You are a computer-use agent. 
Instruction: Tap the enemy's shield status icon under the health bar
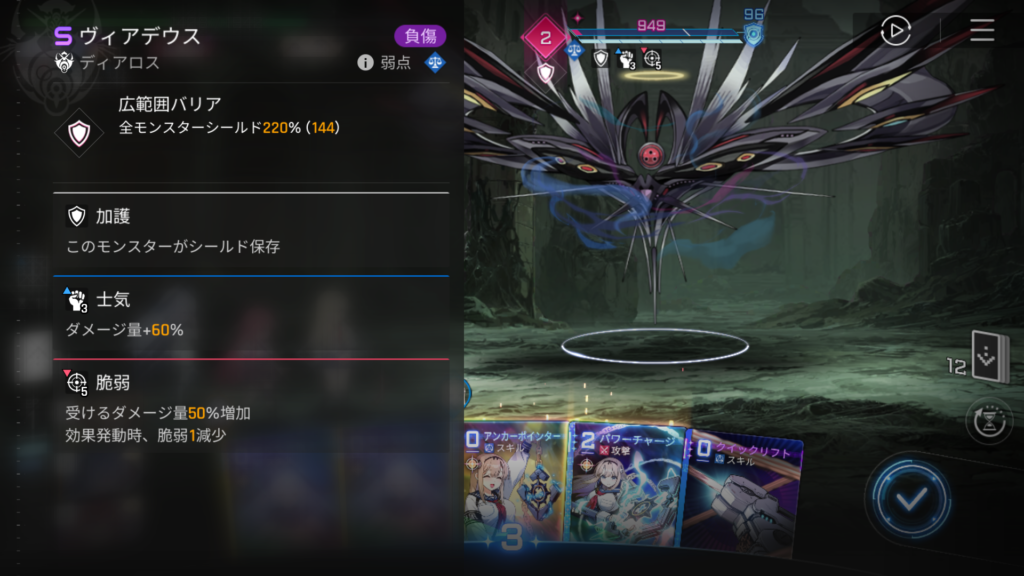pos(601,59)
